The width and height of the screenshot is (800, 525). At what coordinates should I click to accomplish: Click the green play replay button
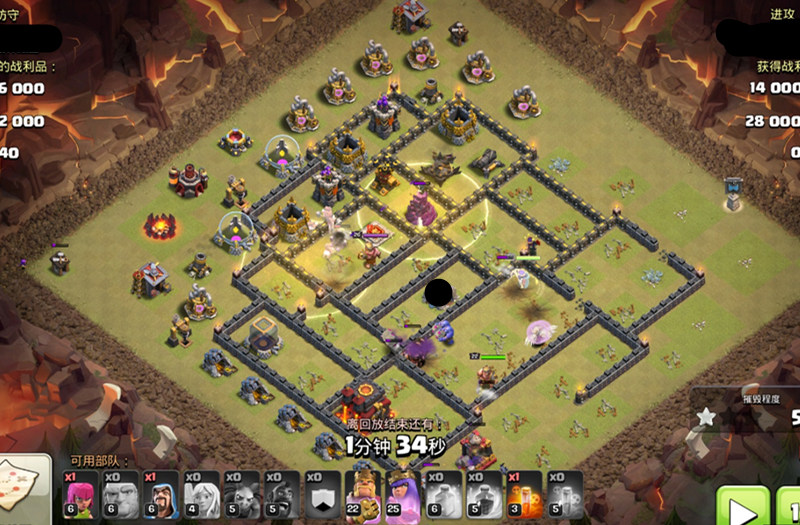(742, 506)
